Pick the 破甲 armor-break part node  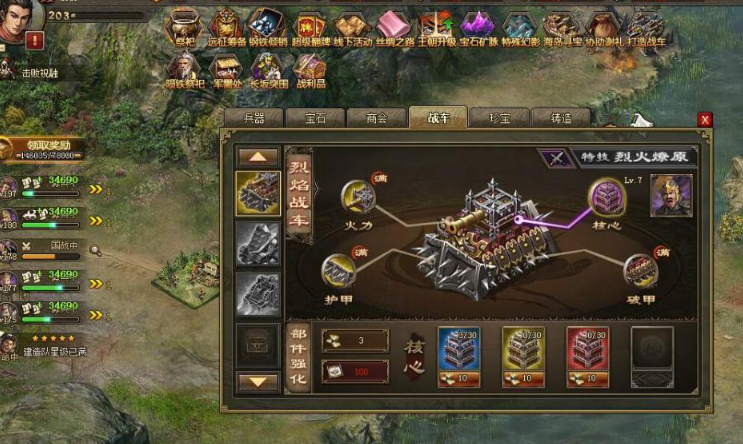click(x=640, y=270)
